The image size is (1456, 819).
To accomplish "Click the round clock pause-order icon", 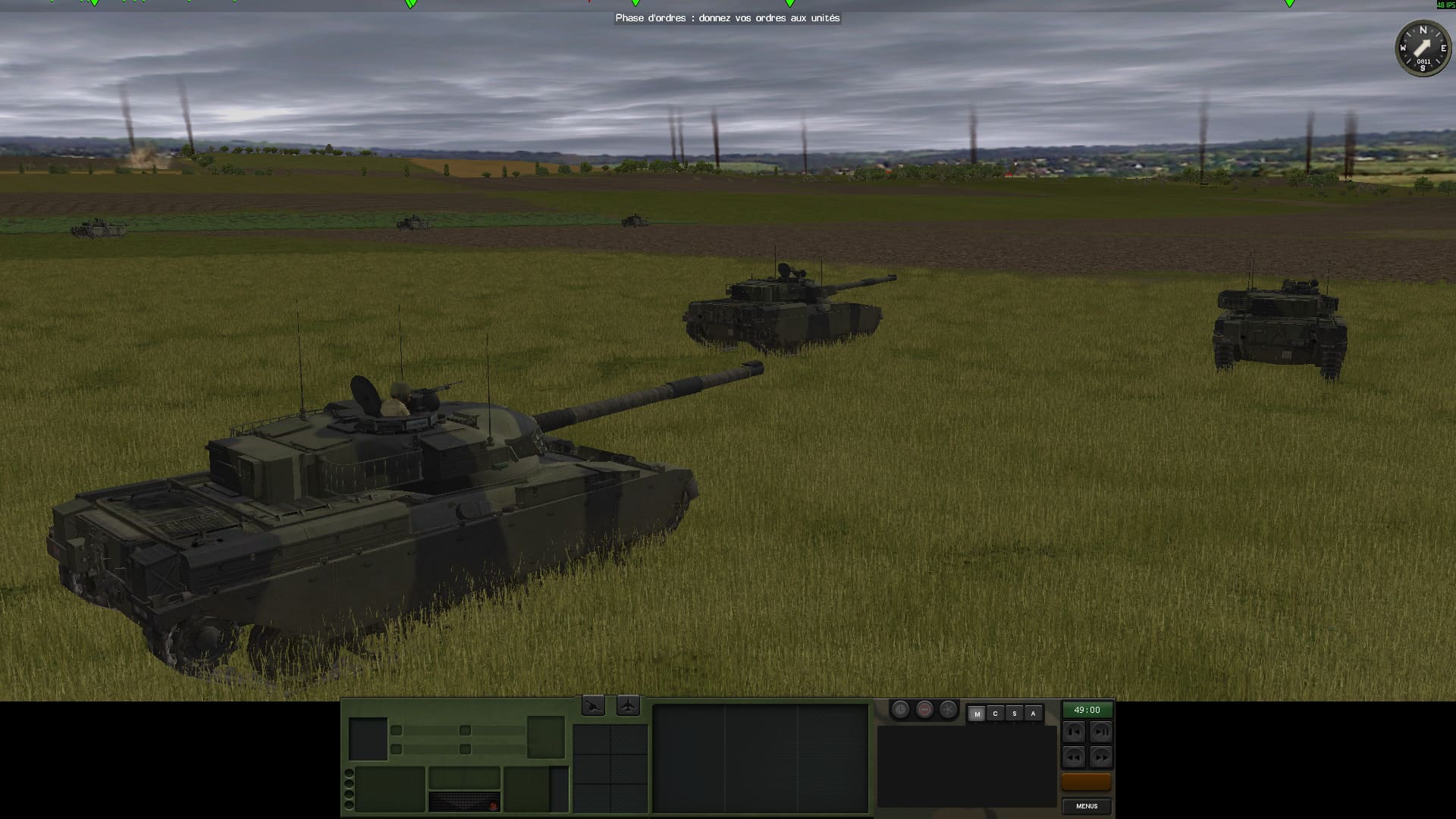I will coord(900,710).
